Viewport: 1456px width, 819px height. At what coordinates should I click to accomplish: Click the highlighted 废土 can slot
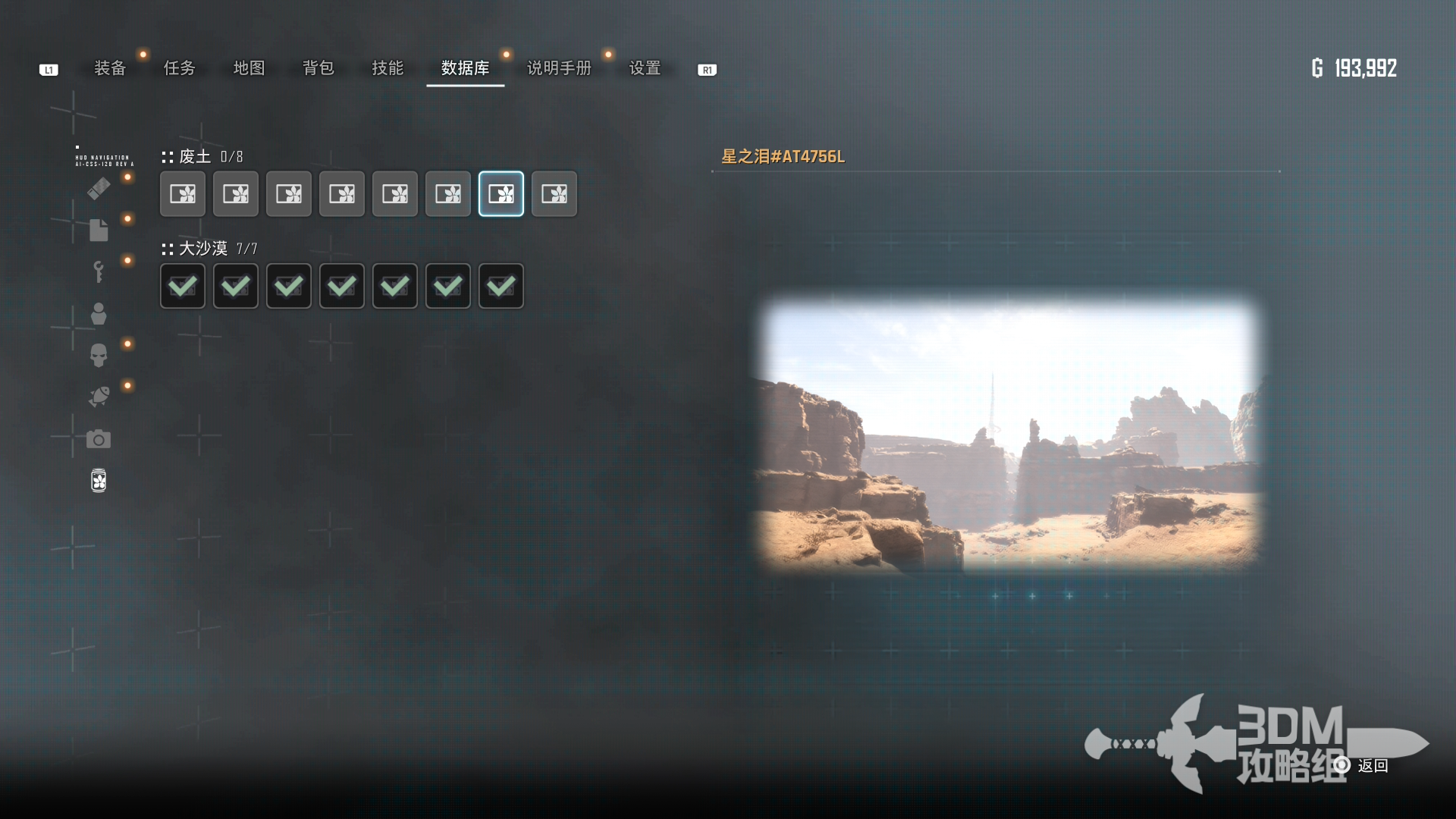click(501, 194)
